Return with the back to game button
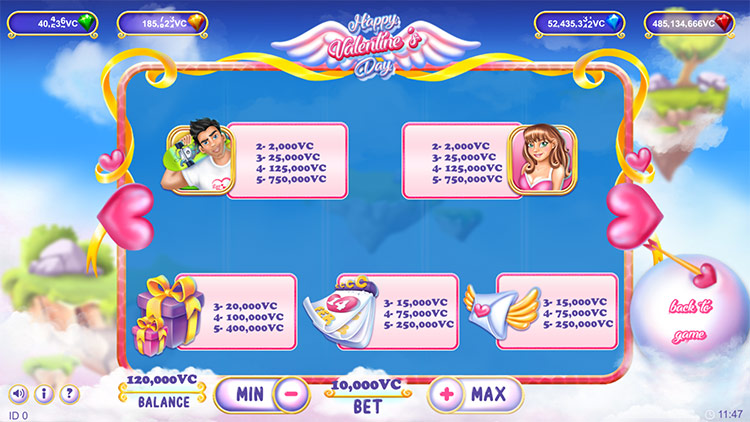 coord(691,319)
